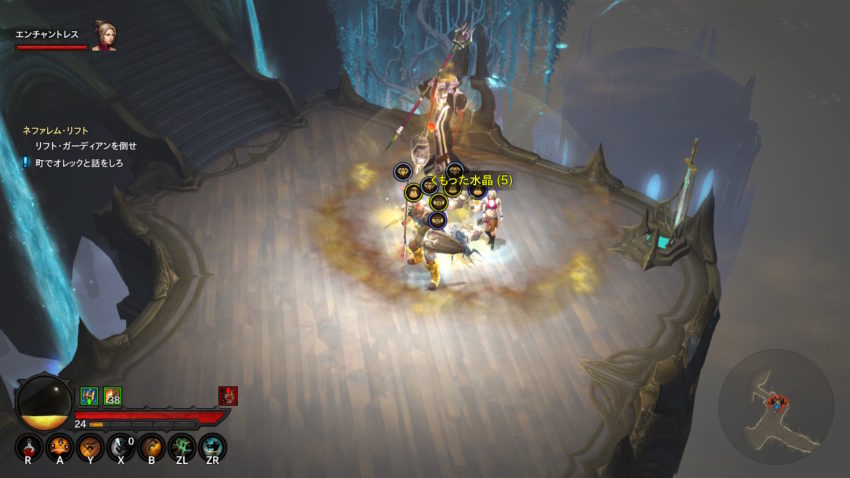The width and height of the screenshot is (850, 478).
Task: Use the red health potion skill slot
Action: pyautogui.click(x=28, y=446)
